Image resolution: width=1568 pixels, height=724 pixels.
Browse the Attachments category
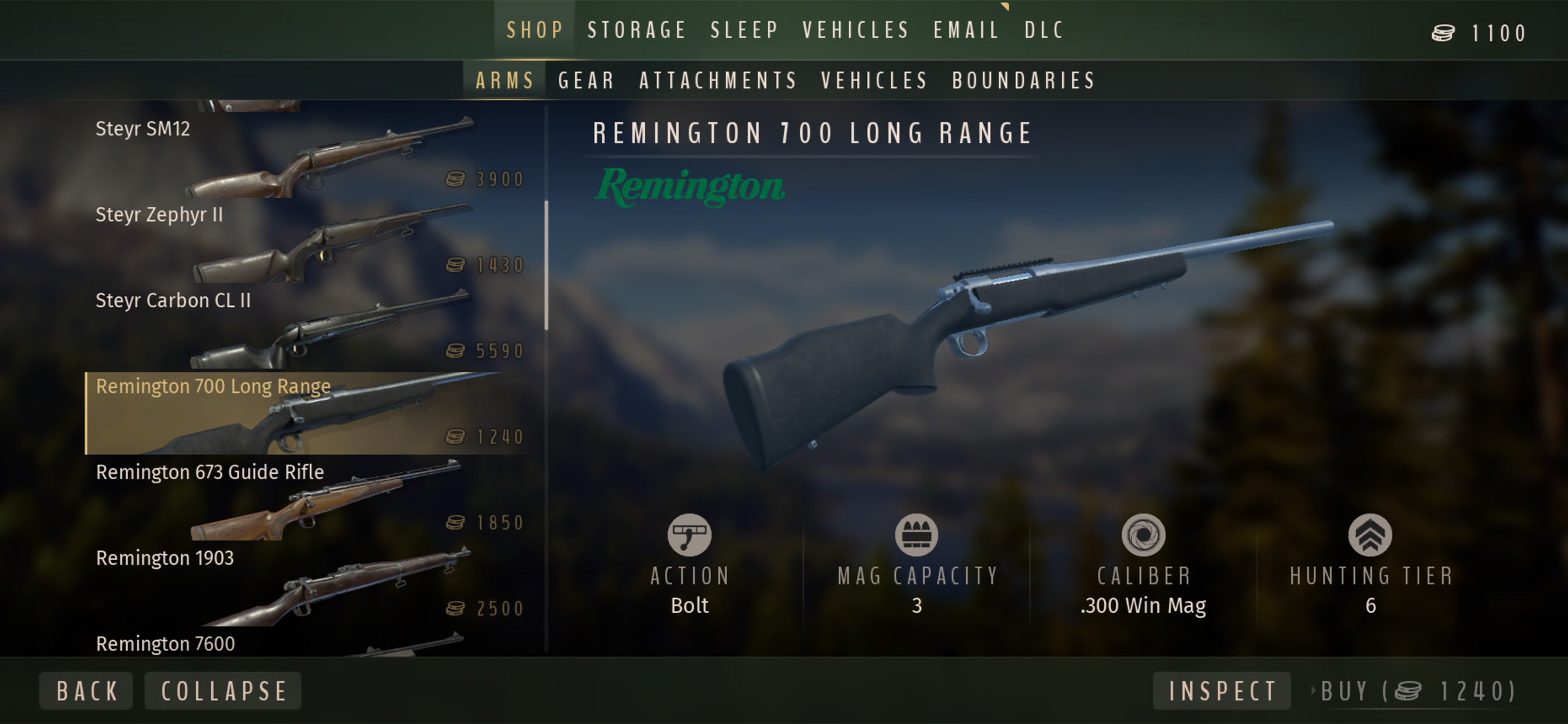[x=718, y=81]
